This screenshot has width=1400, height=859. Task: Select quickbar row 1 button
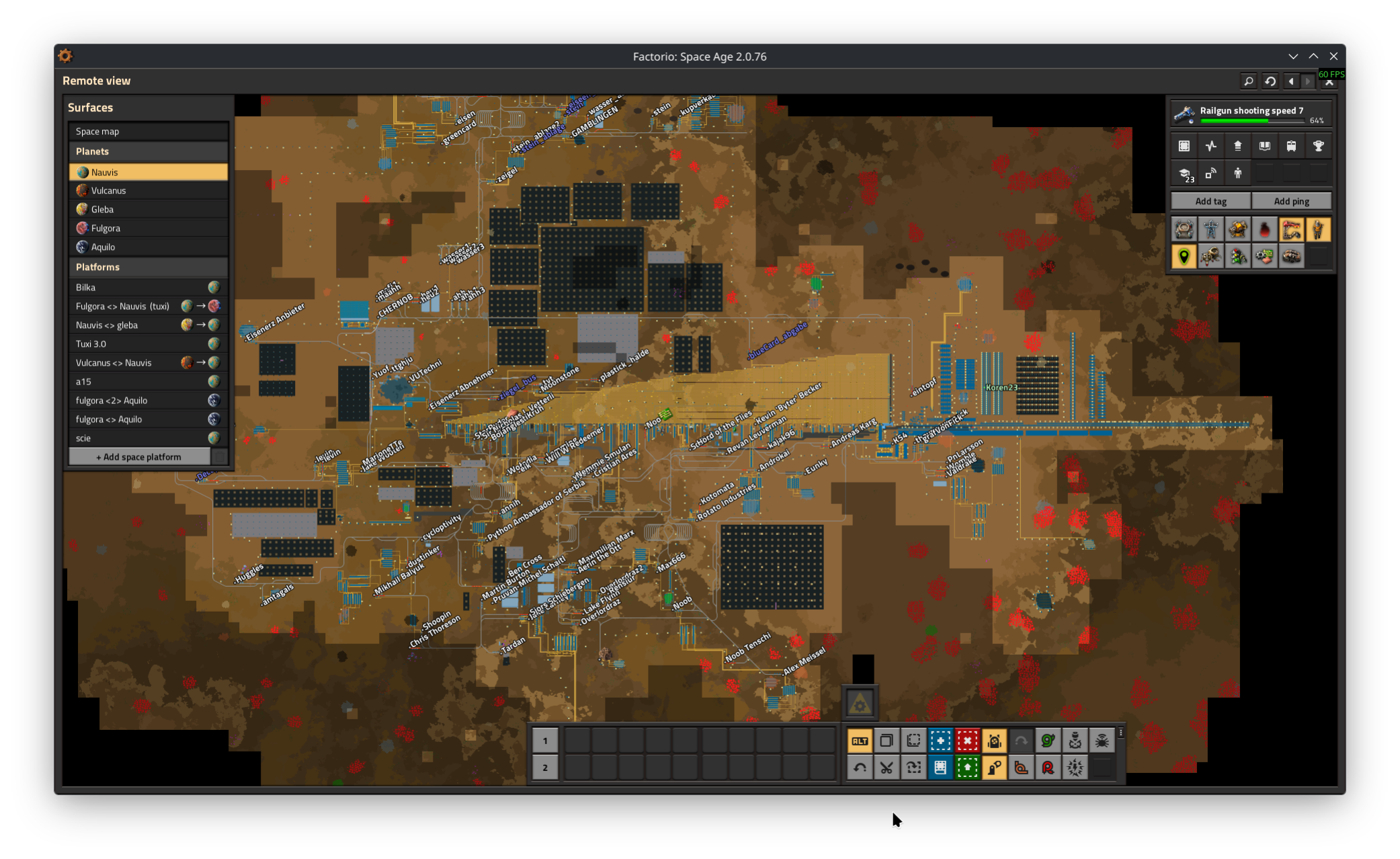545,741
